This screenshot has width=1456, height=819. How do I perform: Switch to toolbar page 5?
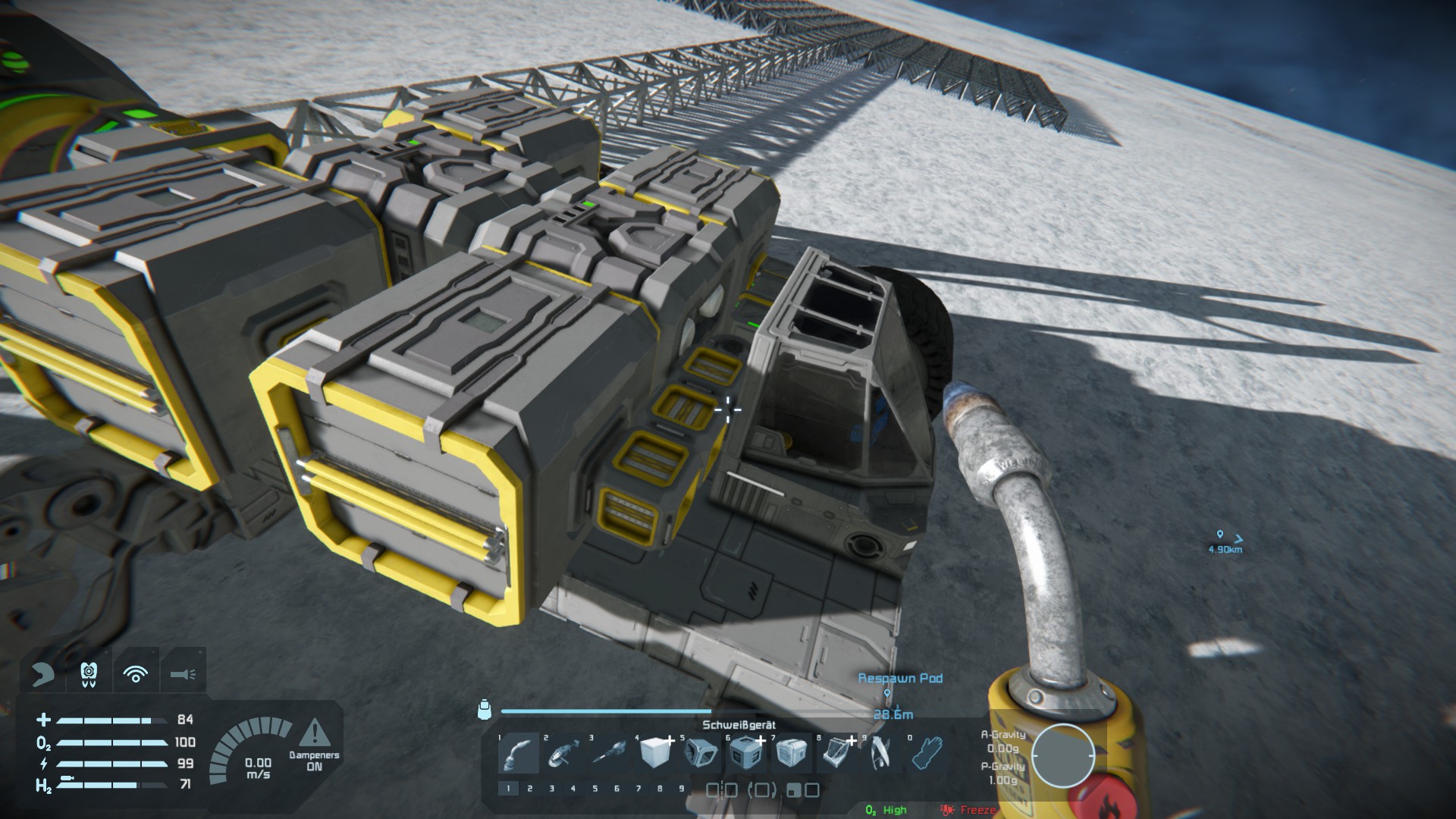(x=595, y=789)
